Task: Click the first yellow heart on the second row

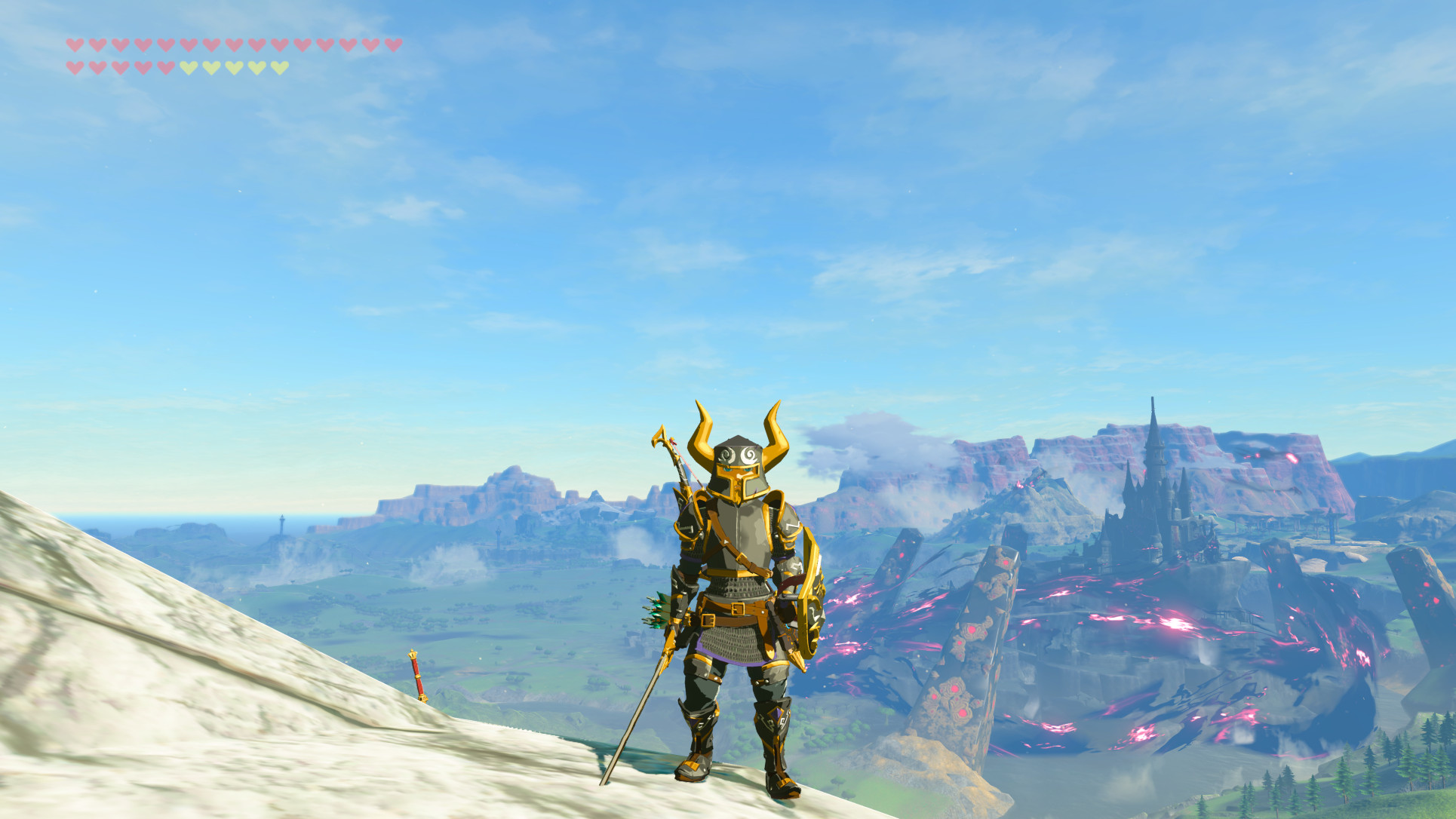Action: click(189, 66)
